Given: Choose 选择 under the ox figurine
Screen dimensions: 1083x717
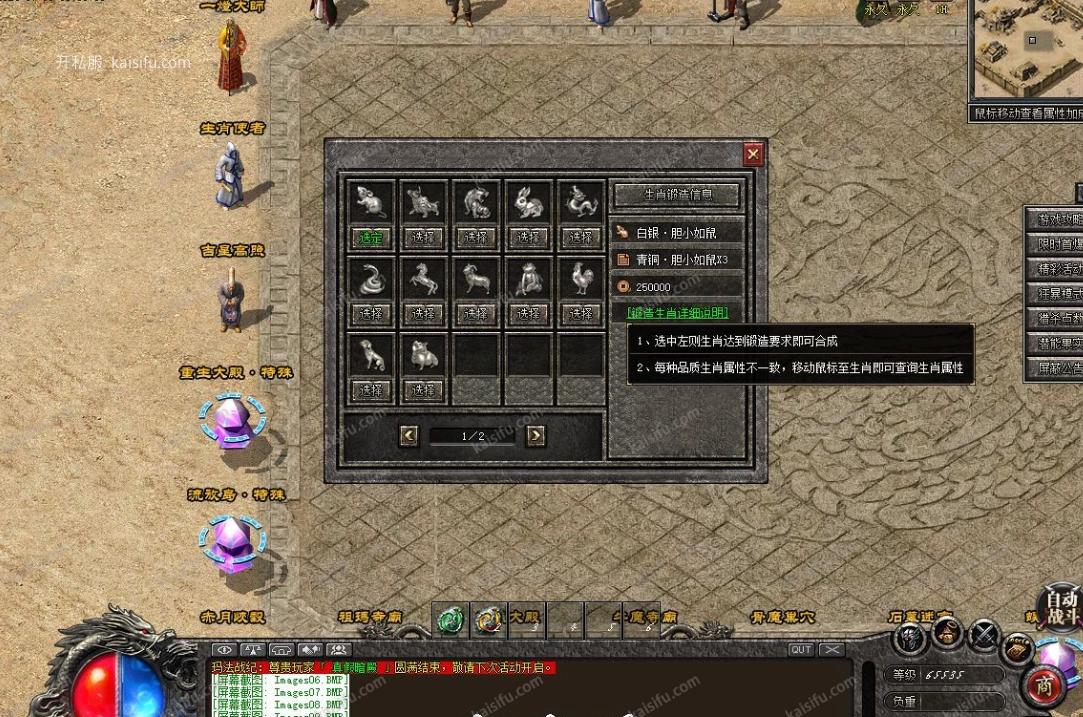Looking at the screenshot, I should pos(423,237).
